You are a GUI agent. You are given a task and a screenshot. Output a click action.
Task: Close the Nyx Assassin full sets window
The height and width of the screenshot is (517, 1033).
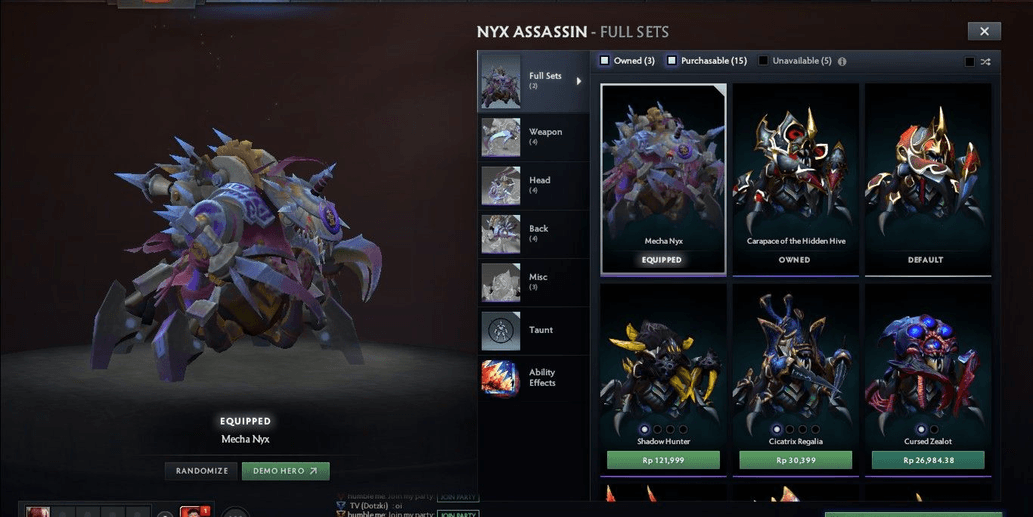click(x=984, y=32)
